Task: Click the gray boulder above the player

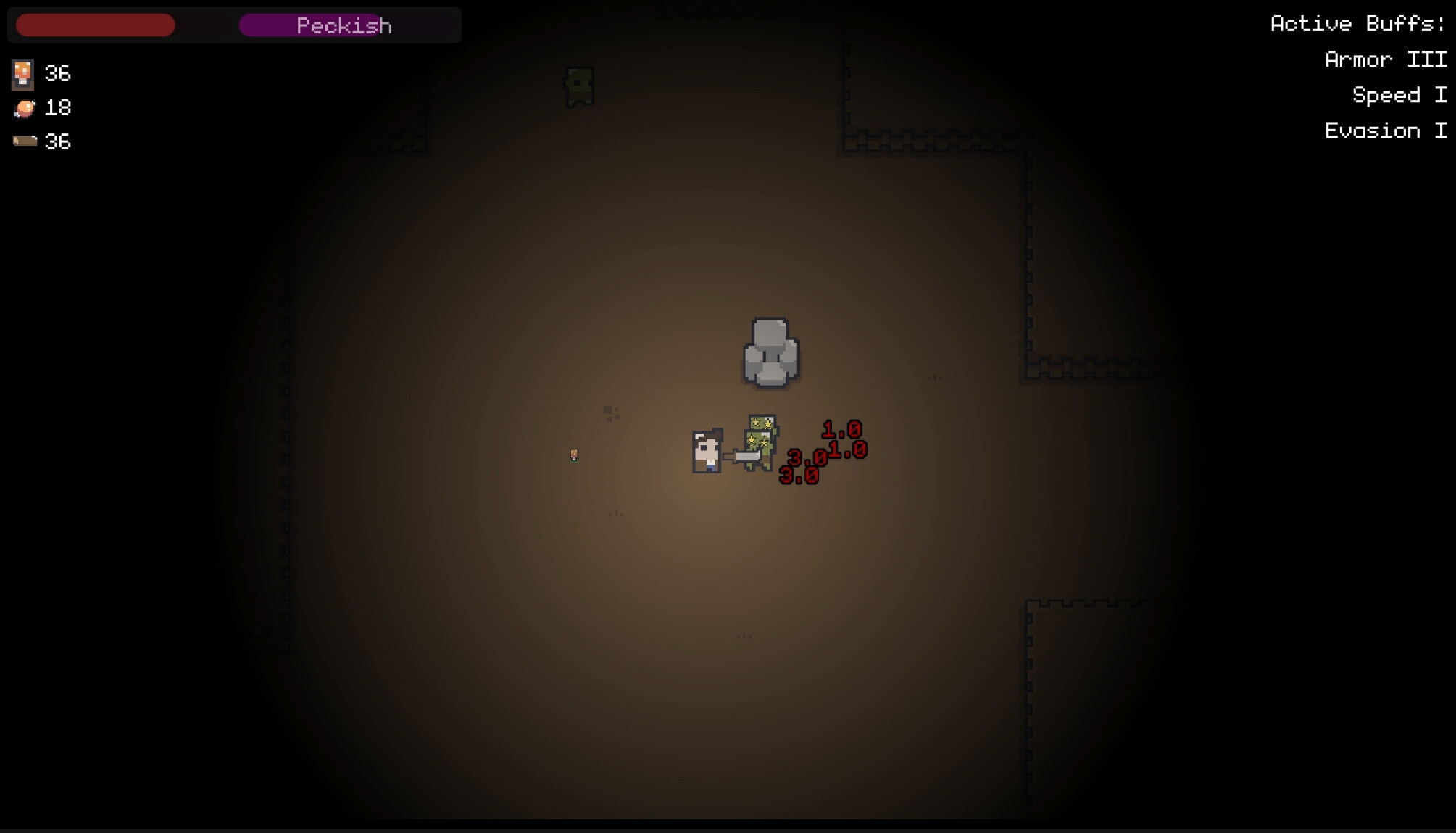Action: coord(770,354)
